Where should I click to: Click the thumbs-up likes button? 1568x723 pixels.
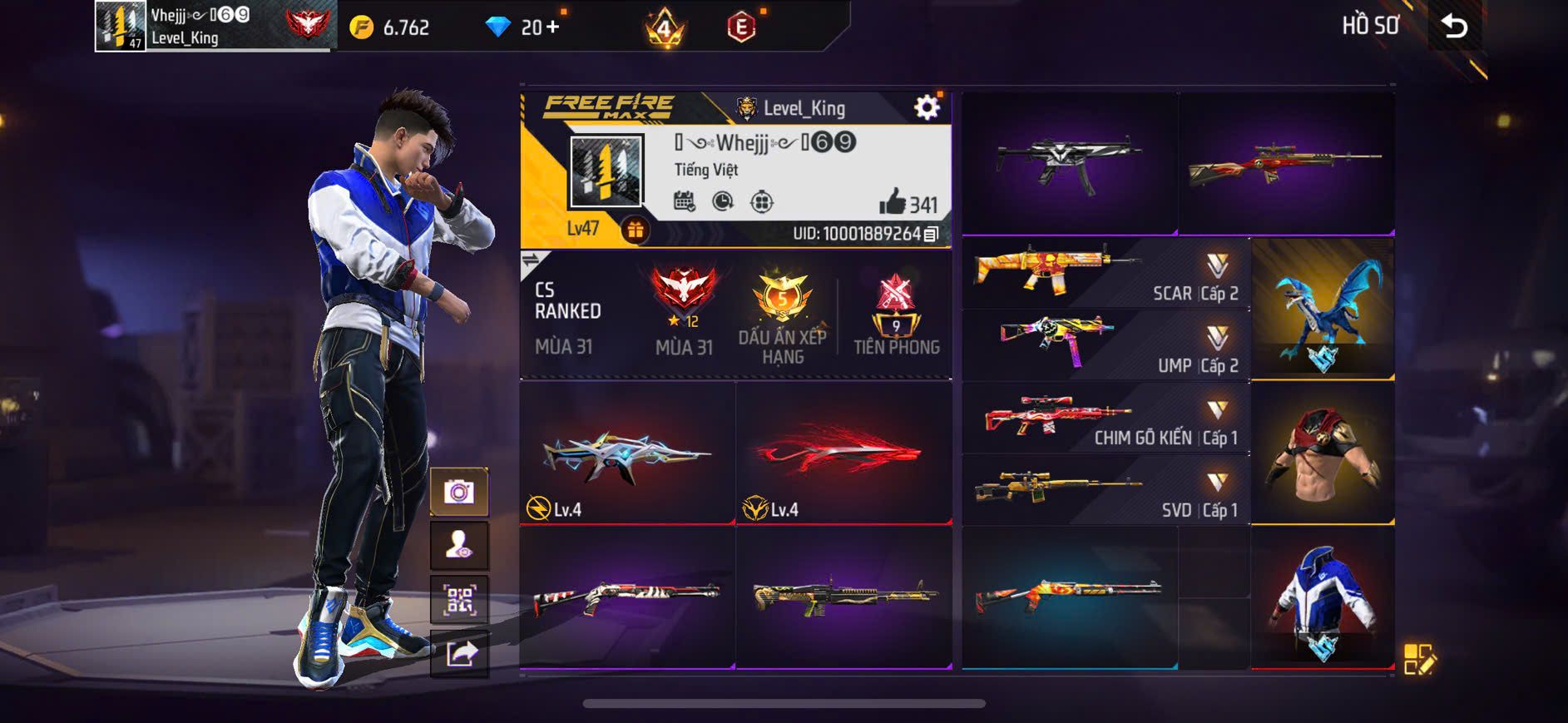892,201
